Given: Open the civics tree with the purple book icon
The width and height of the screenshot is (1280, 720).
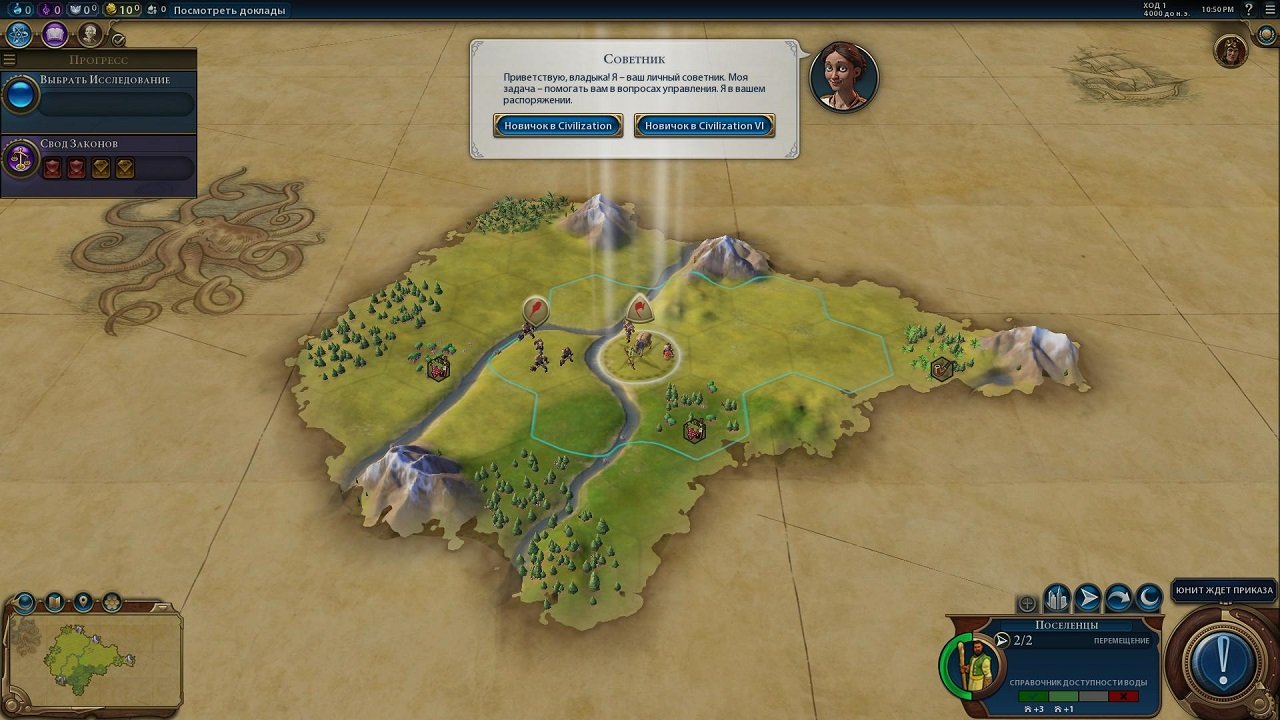Looking at the screenshot, I should [x=54, y=33].
